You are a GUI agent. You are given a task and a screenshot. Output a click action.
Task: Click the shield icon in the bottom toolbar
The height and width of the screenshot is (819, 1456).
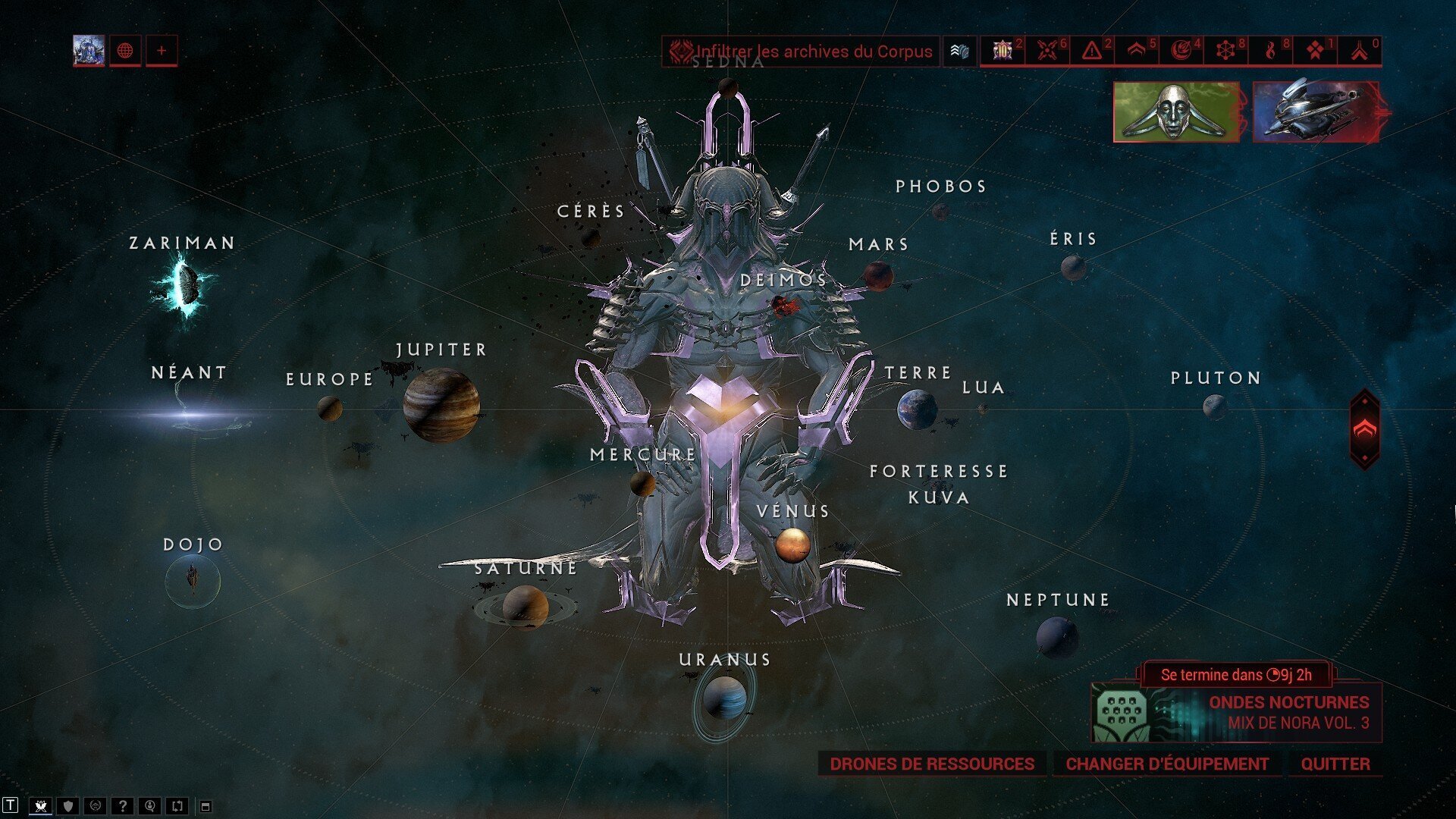(x=67, y=807)
